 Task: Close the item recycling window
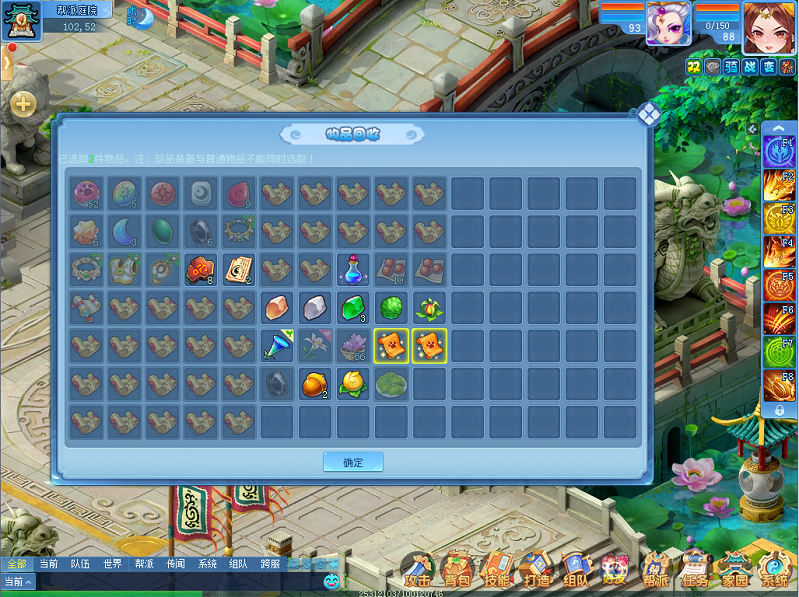(x=648, y=114)
